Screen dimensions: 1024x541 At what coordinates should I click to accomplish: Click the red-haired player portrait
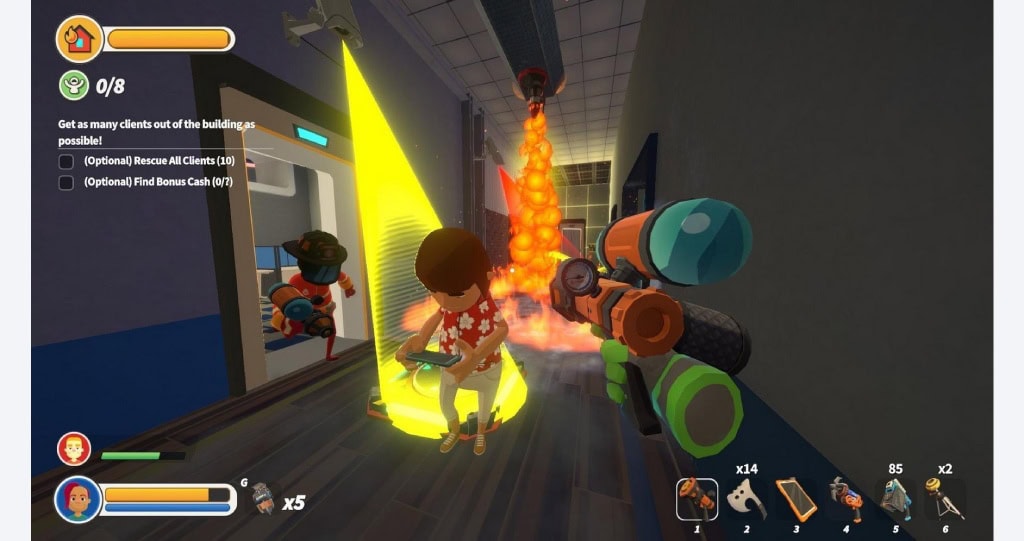(x=78, y=499)
